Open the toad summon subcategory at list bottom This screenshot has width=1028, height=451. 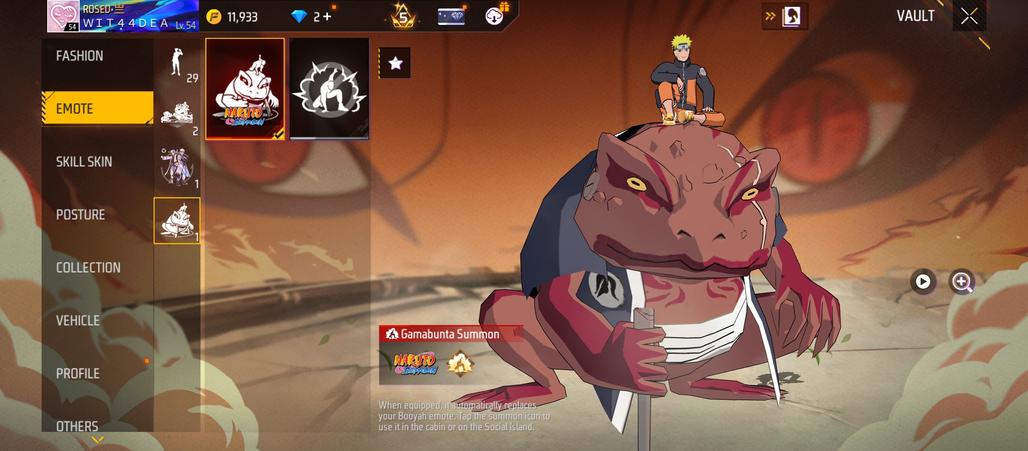177,220
